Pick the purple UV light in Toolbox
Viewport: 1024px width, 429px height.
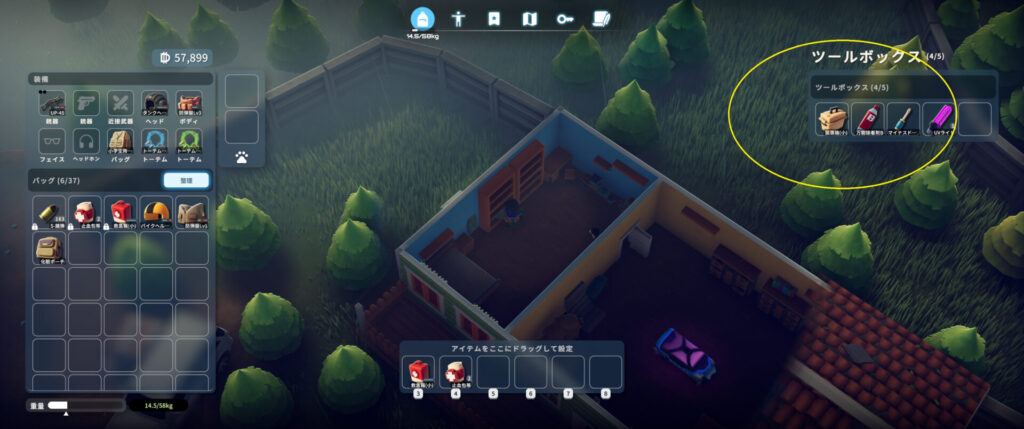[939, 120]
